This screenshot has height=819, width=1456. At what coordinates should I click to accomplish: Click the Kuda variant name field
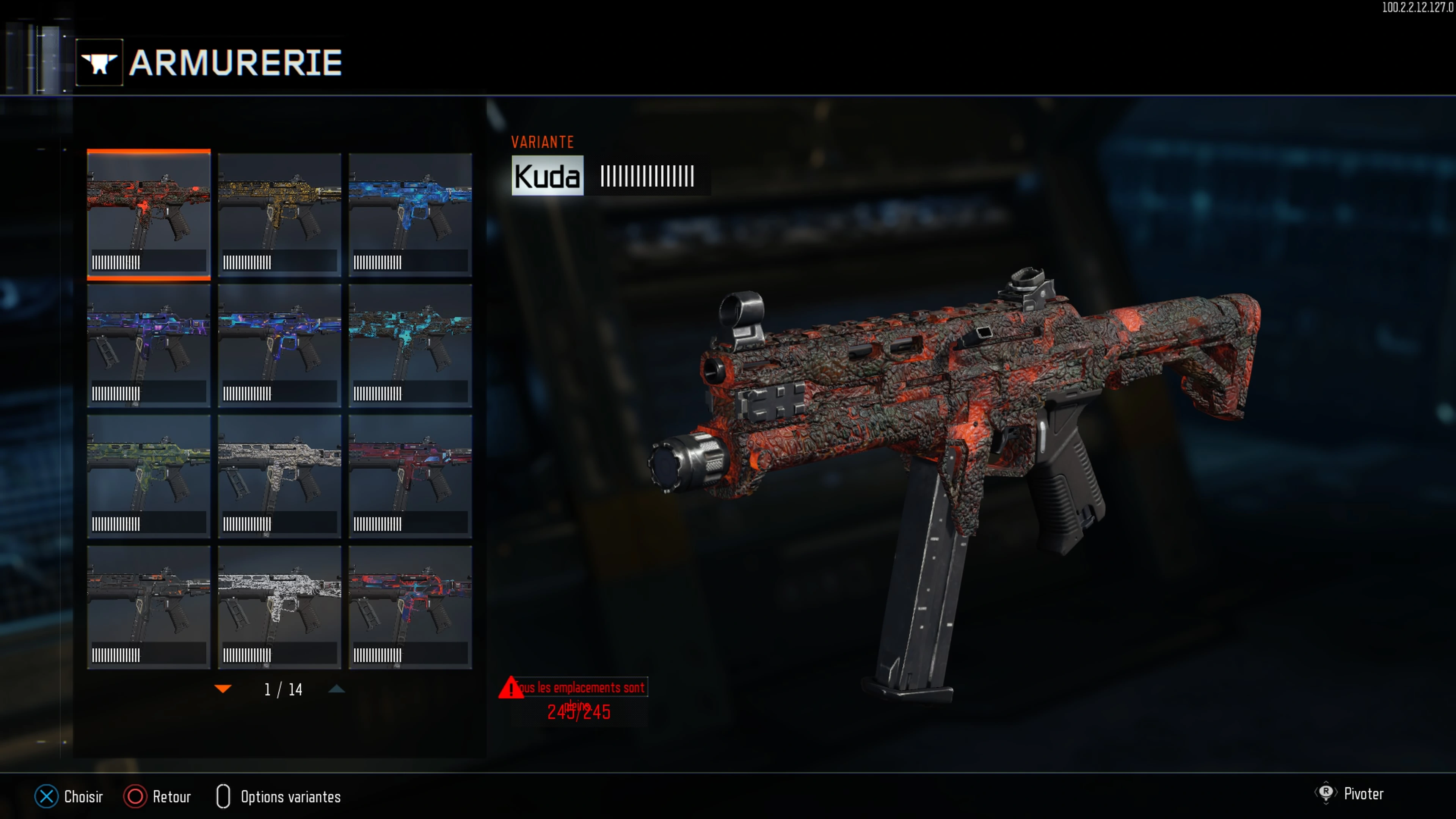coord(547,176)
